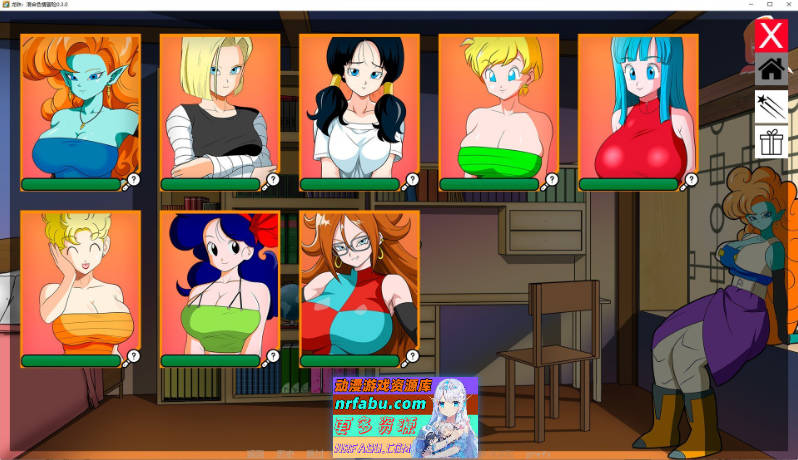This screenshot has width=798, height=460.
Task: Choose the smiling blonde woman in orange top card
Action: click(80, 283)
